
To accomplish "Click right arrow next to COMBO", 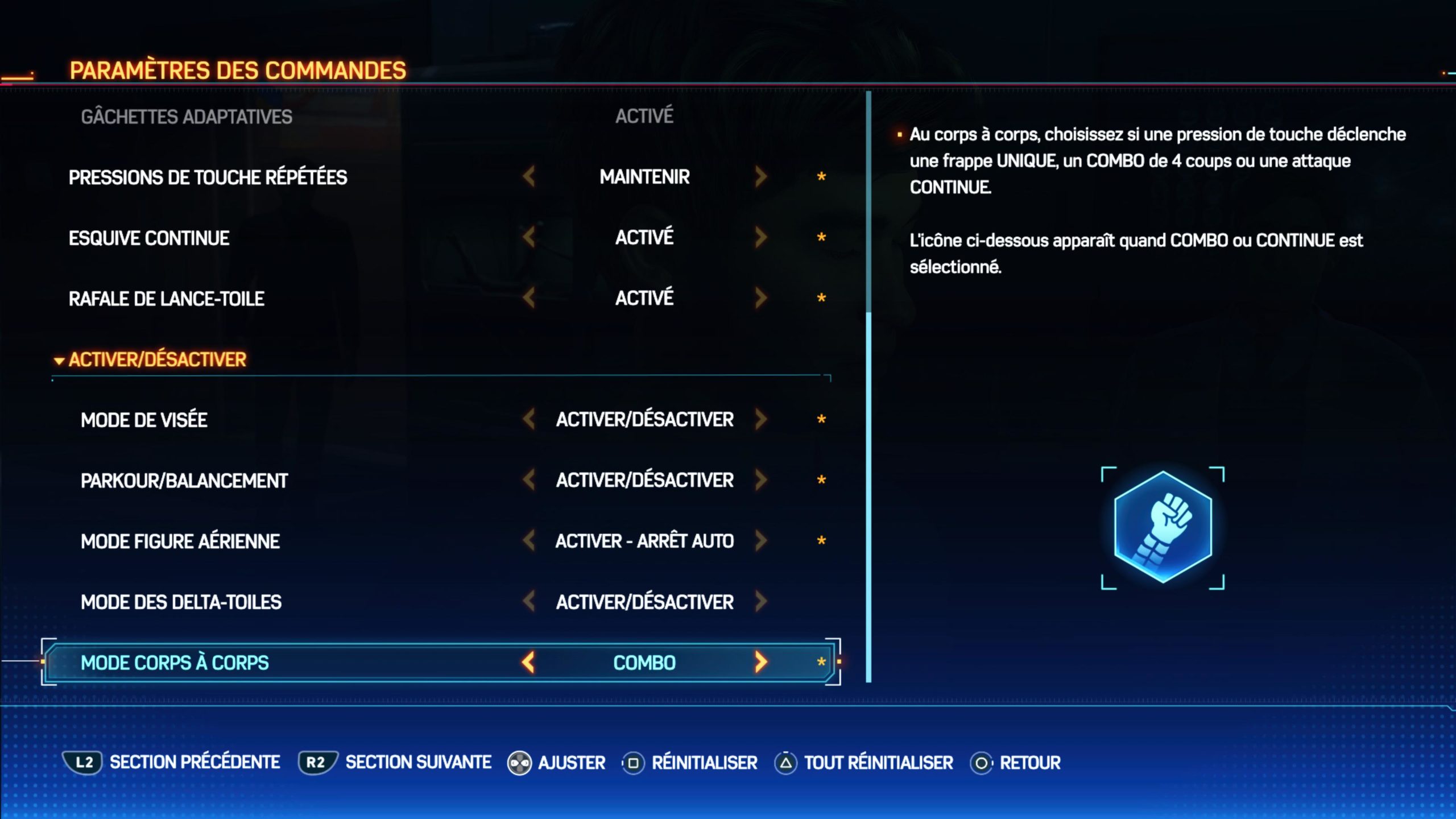I will [761, 662].
